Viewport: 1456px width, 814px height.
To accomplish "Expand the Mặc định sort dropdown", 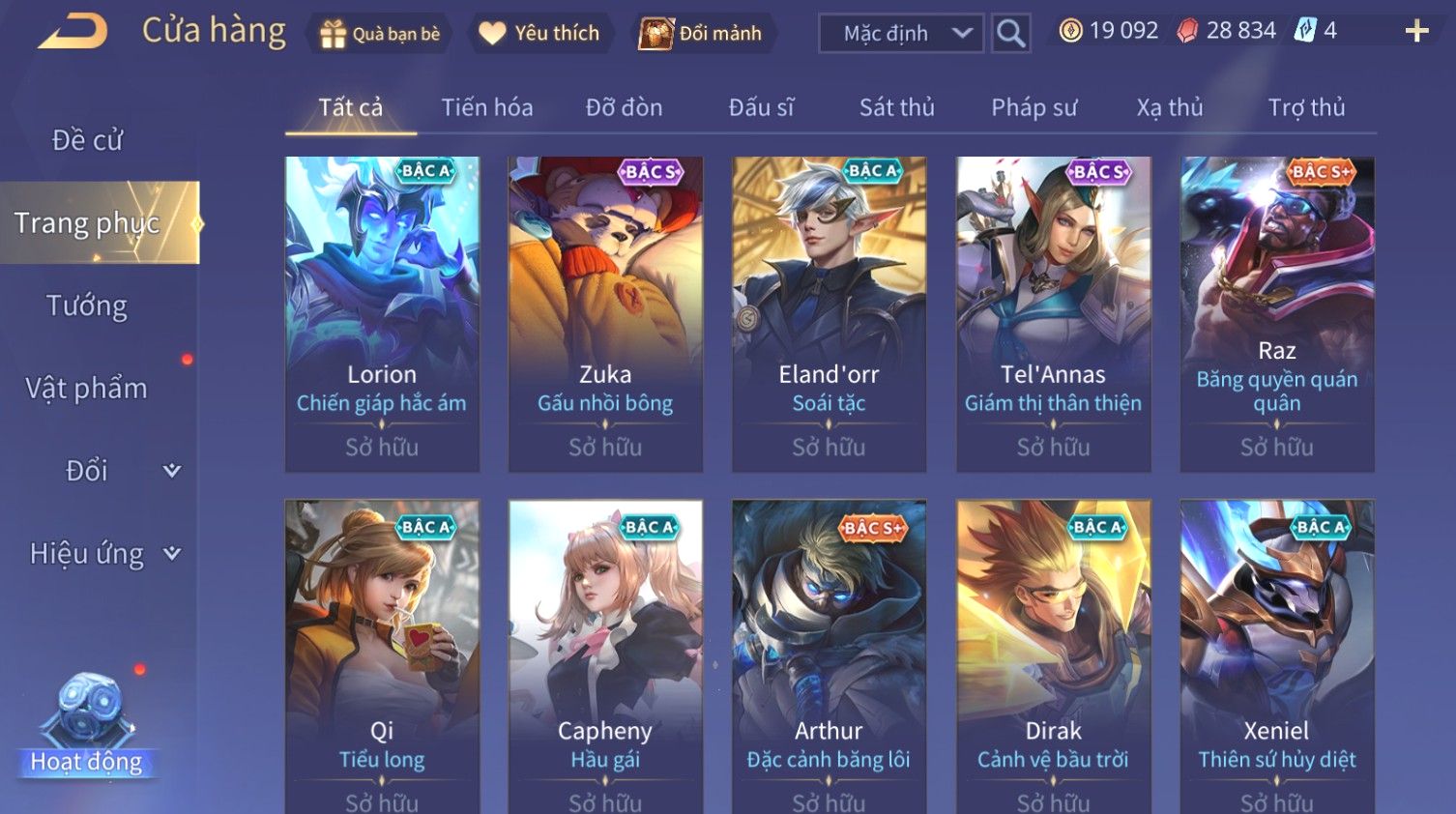I will (901, 34).
